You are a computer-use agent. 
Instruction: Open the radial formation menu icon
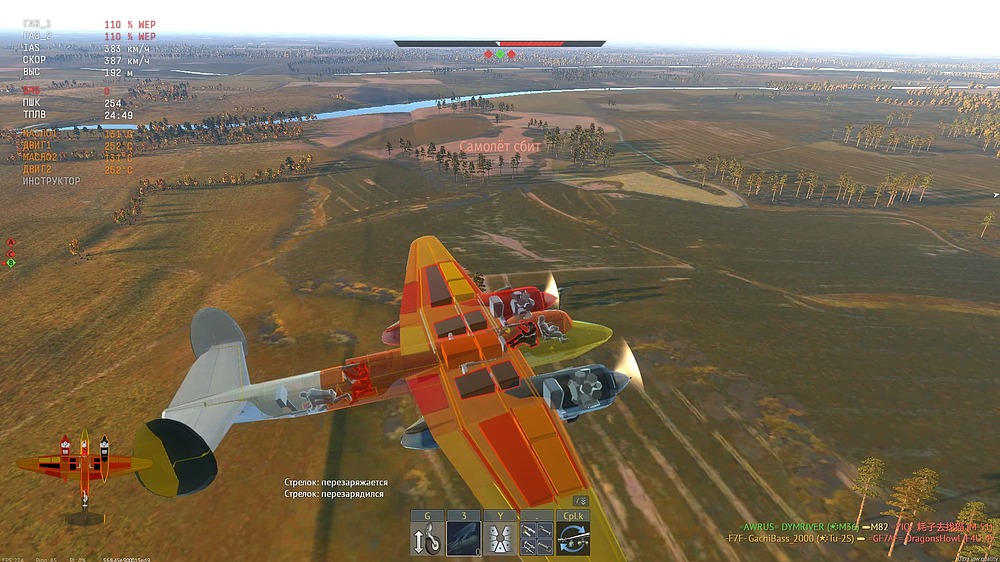coord(500,539)
